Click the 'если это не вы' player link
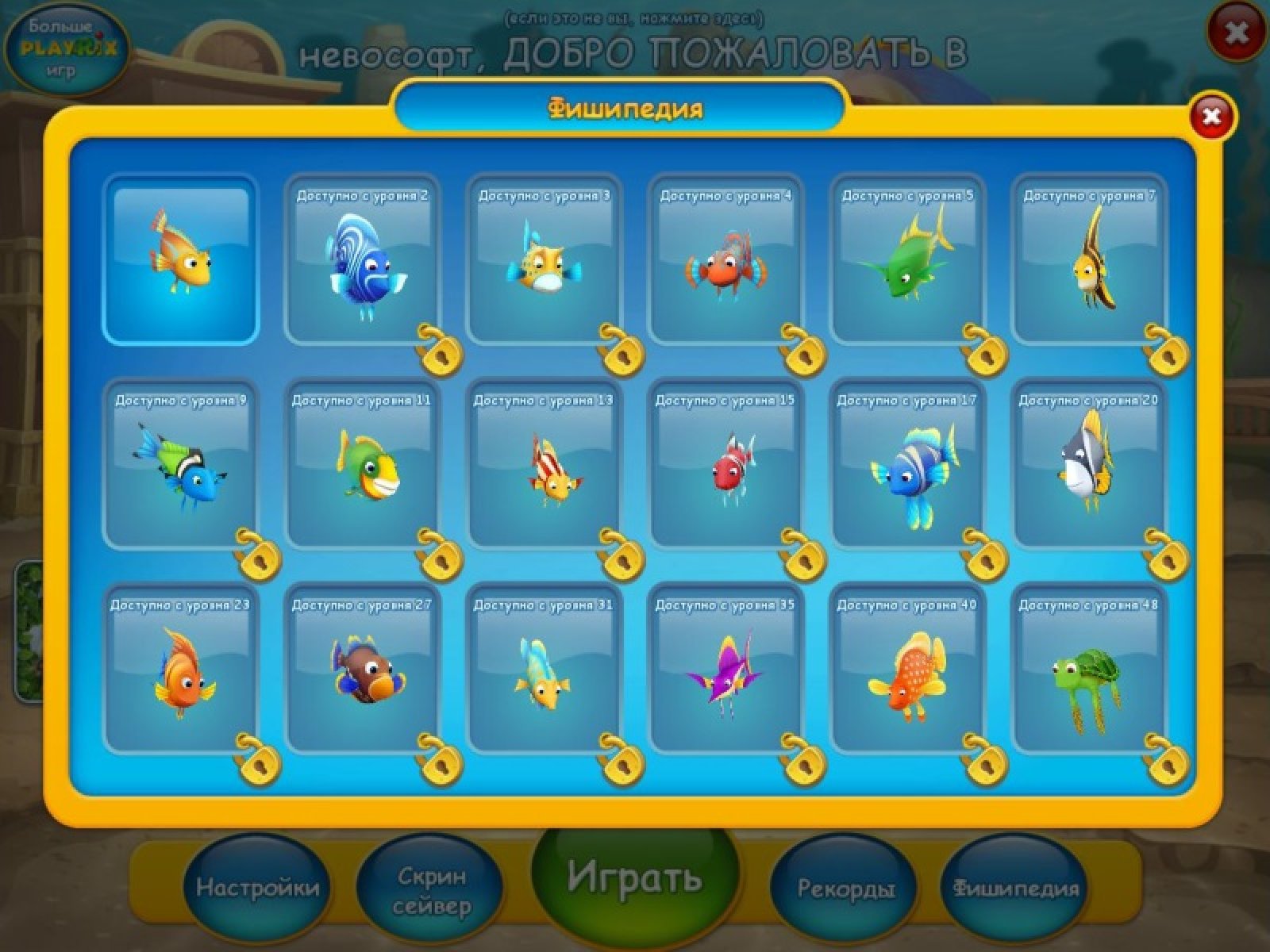This screenshot has height=952, width=1270. tap(634, 17)
